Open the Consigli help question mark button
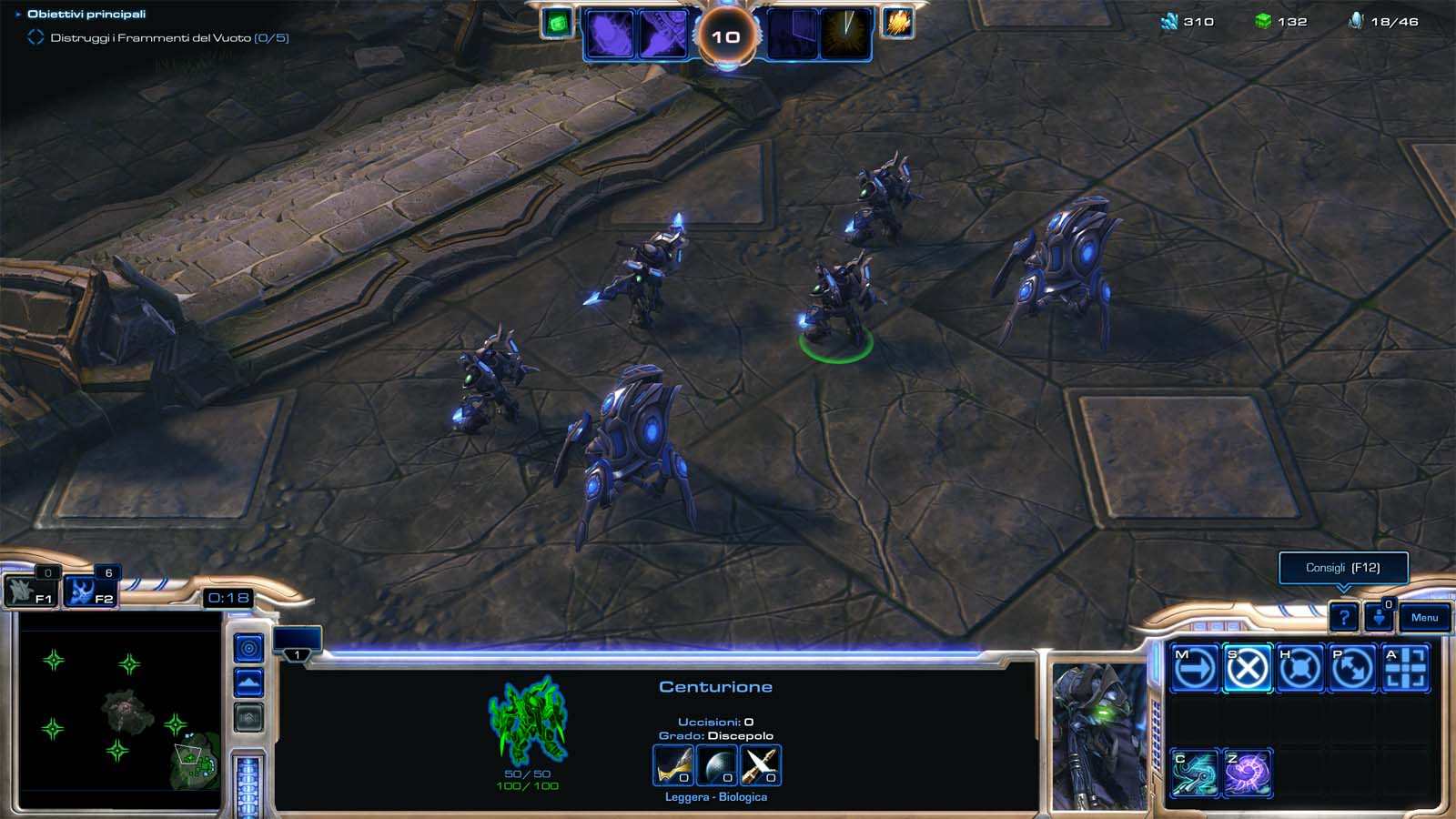This screenshot has width=1456, height=819. pyautogui.click(x=1343, y=618)
